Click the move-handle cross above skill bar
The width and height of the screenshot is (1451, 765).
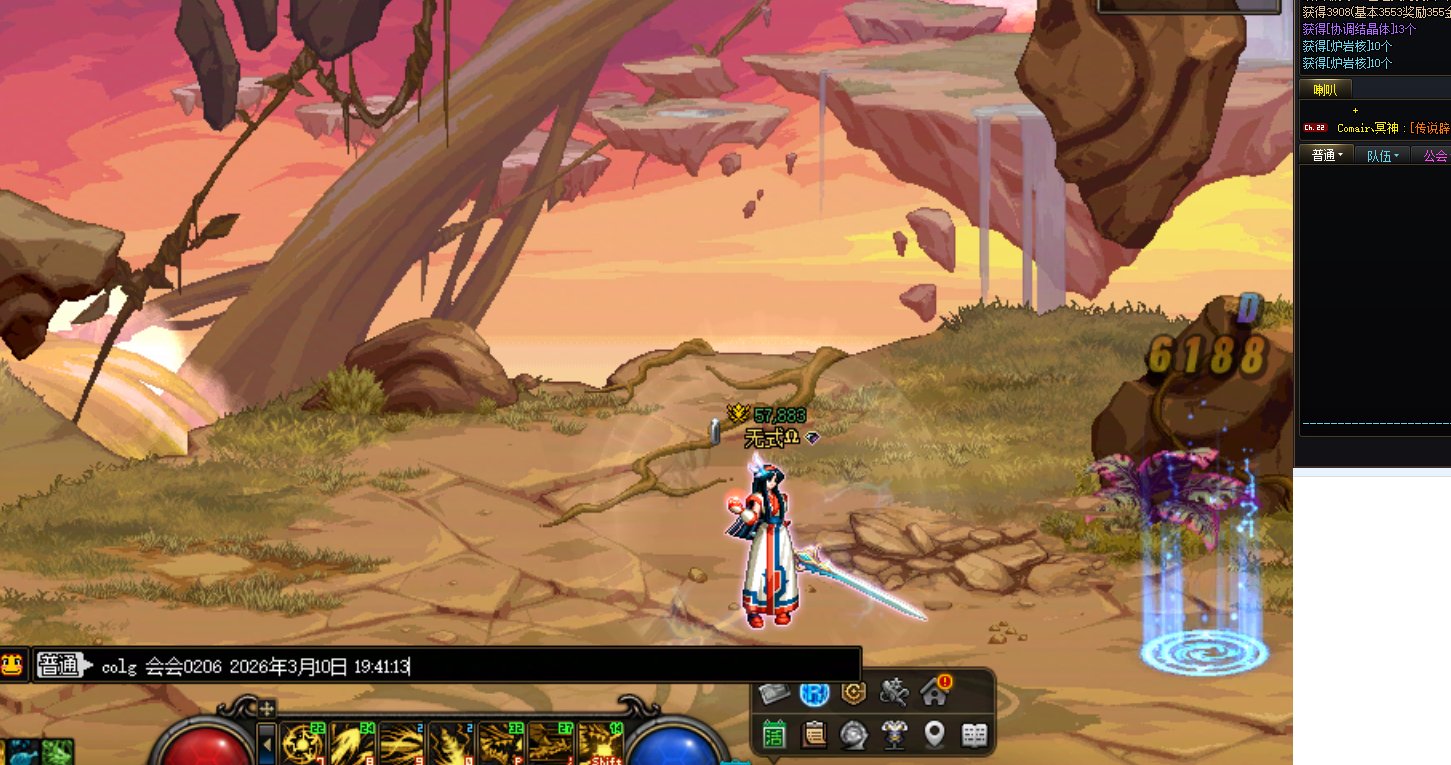pos(267,708)
